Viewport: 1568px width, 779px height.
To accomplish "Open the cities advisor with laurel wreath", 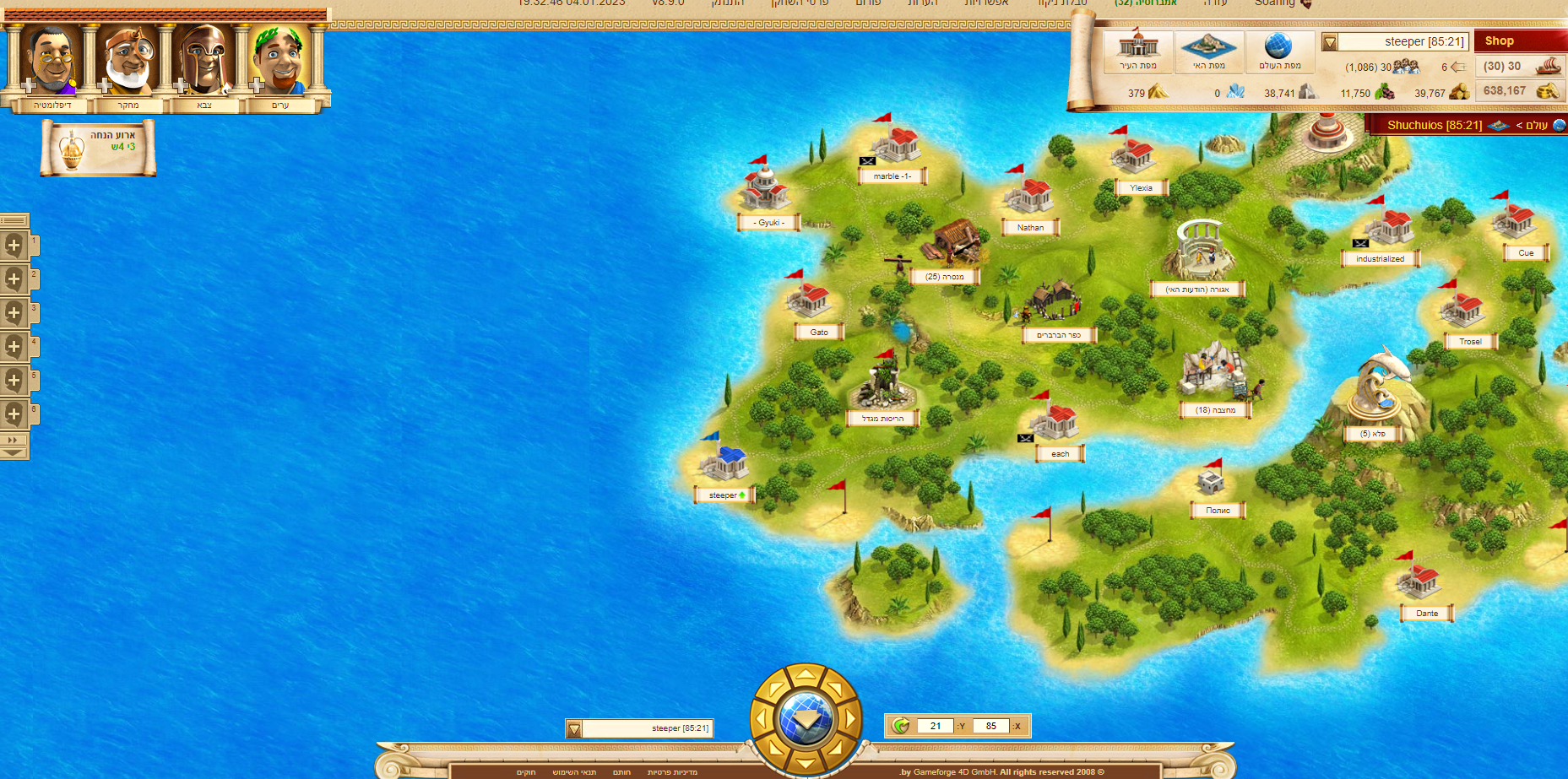I will 279,61.
